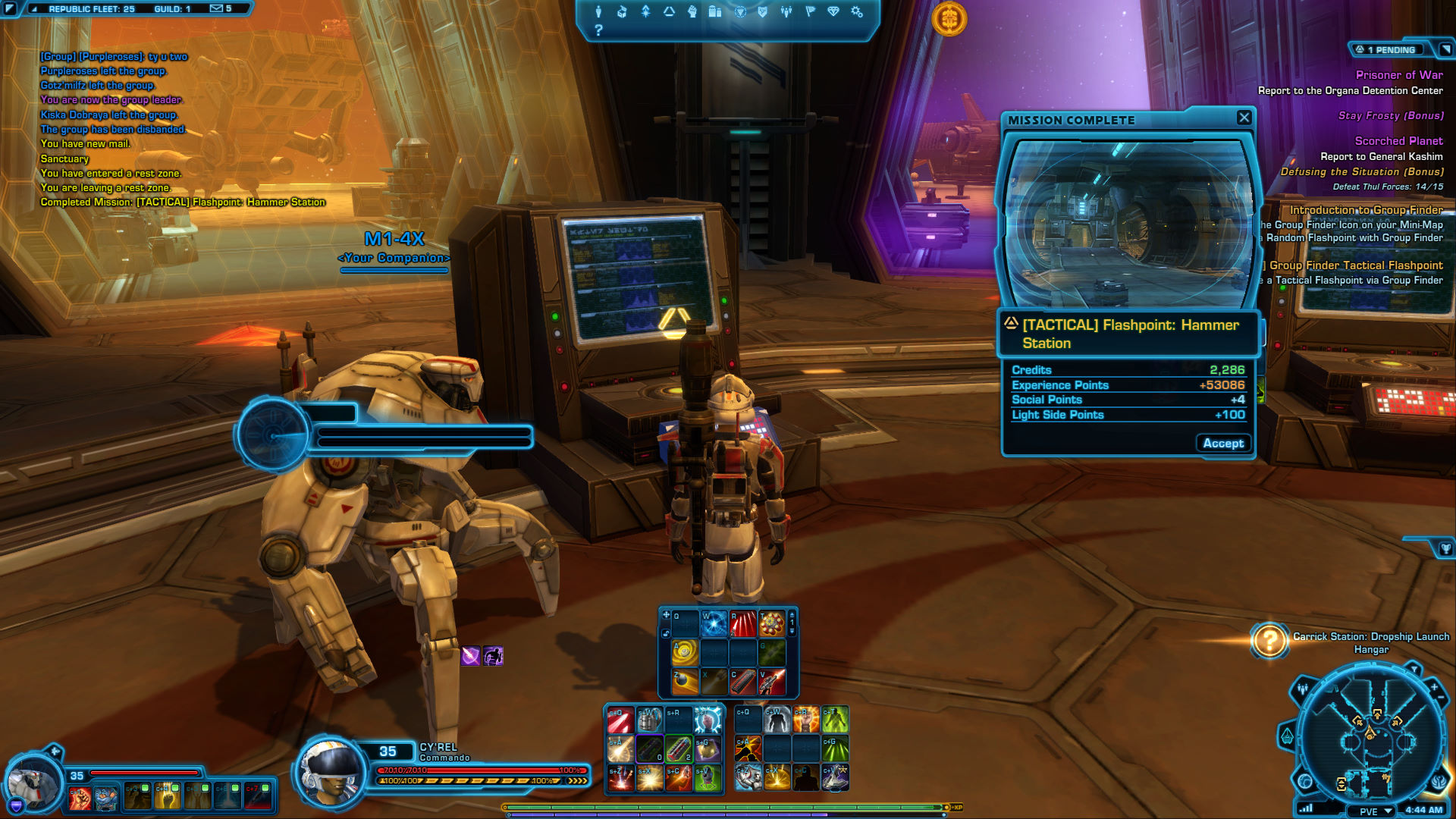The width and height of the screenshot is (1456, 819).
Task: Open the glowing question mark tutorial button
Action: (x=1269, y=642)
